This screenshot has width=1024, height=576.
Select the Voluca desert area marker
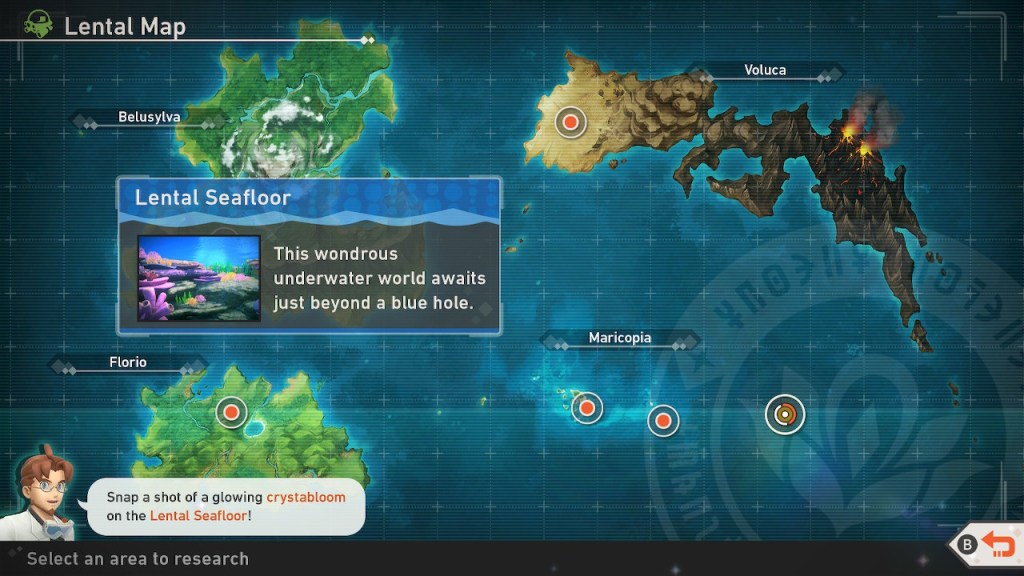[570, 122]
